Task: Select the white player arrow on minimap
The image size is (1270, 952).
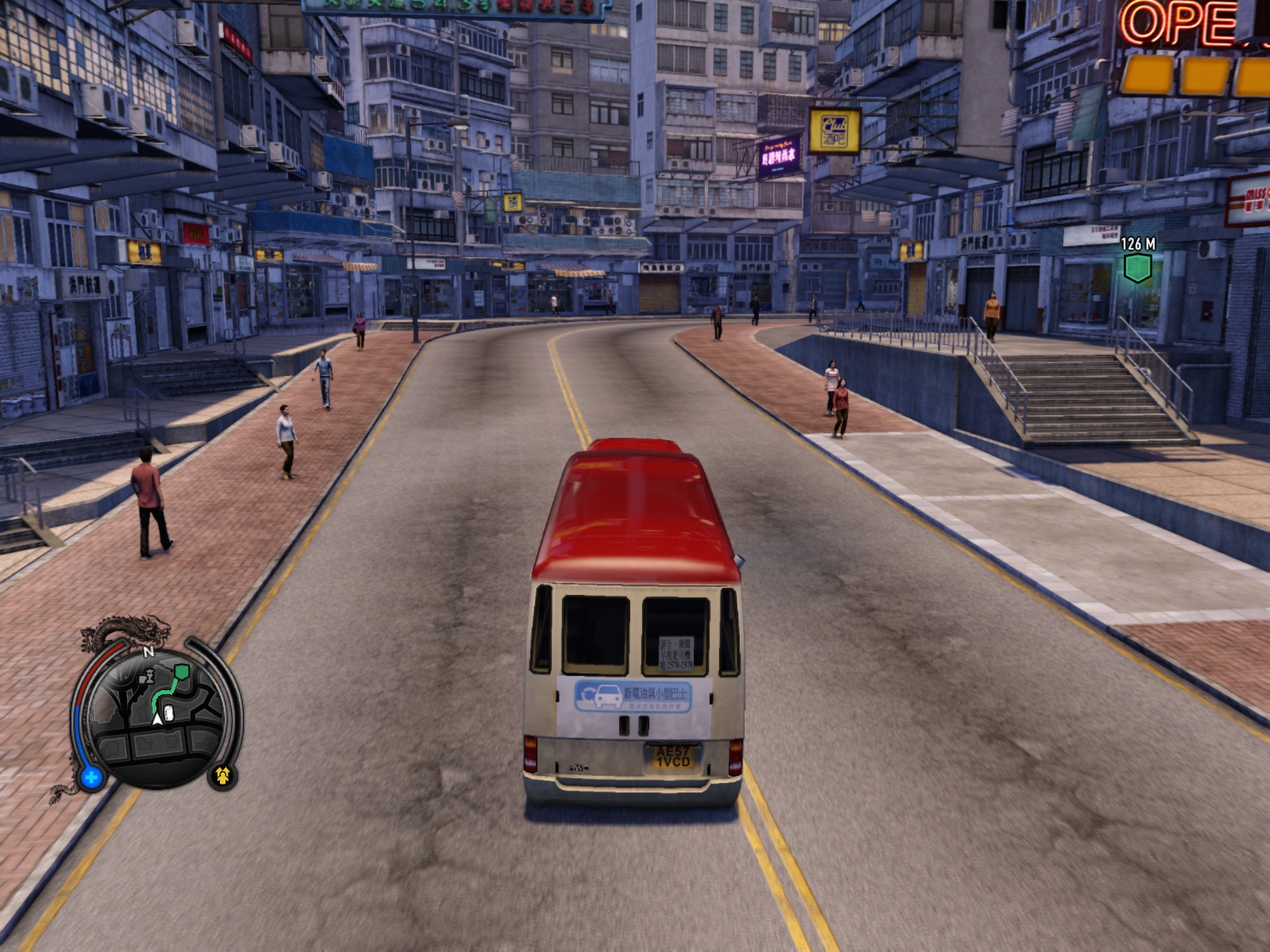Action: (x=157, y=719)
